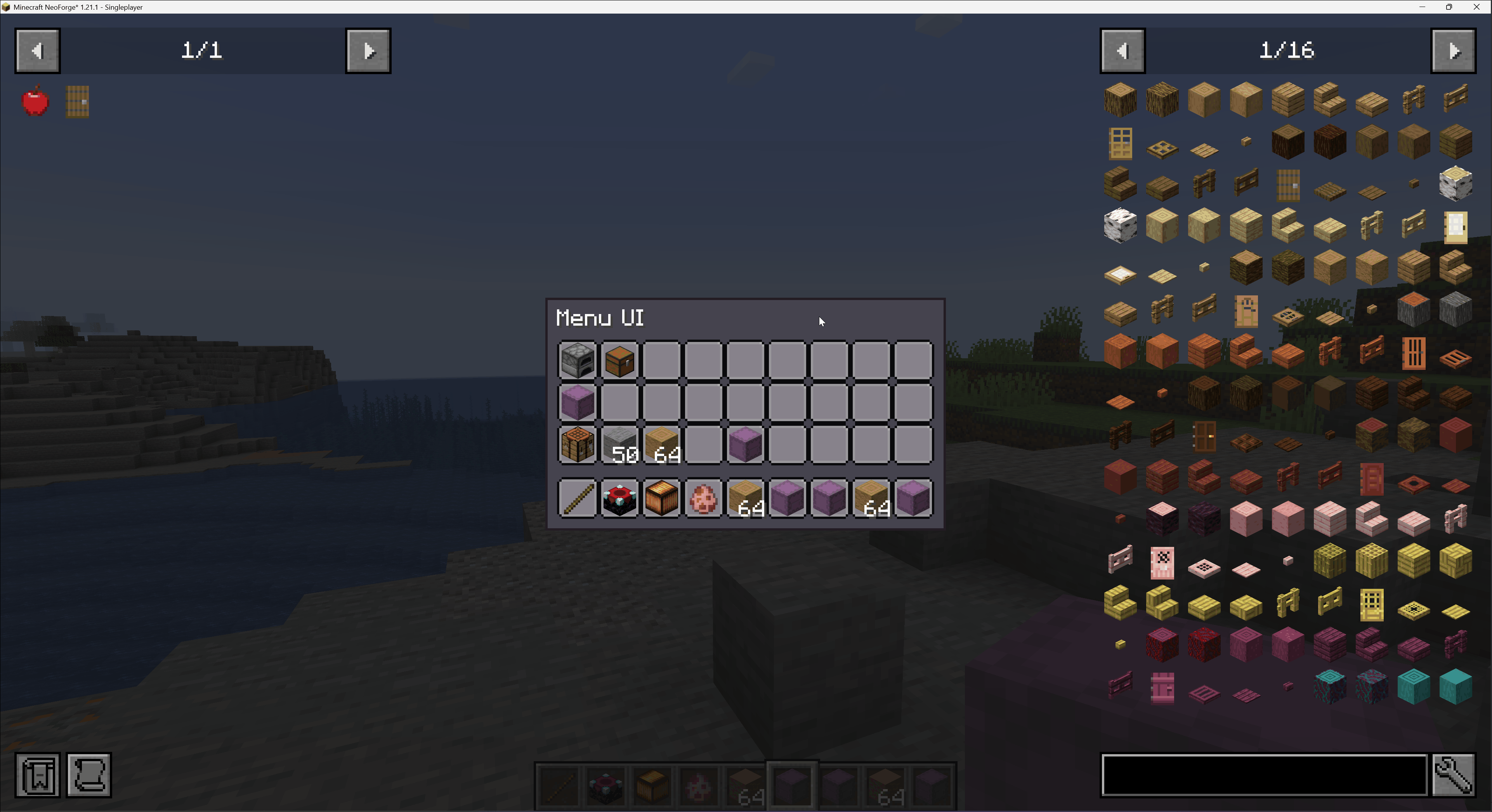Click the scroll icon button
Screen dimensions: 1492x812
88,774
